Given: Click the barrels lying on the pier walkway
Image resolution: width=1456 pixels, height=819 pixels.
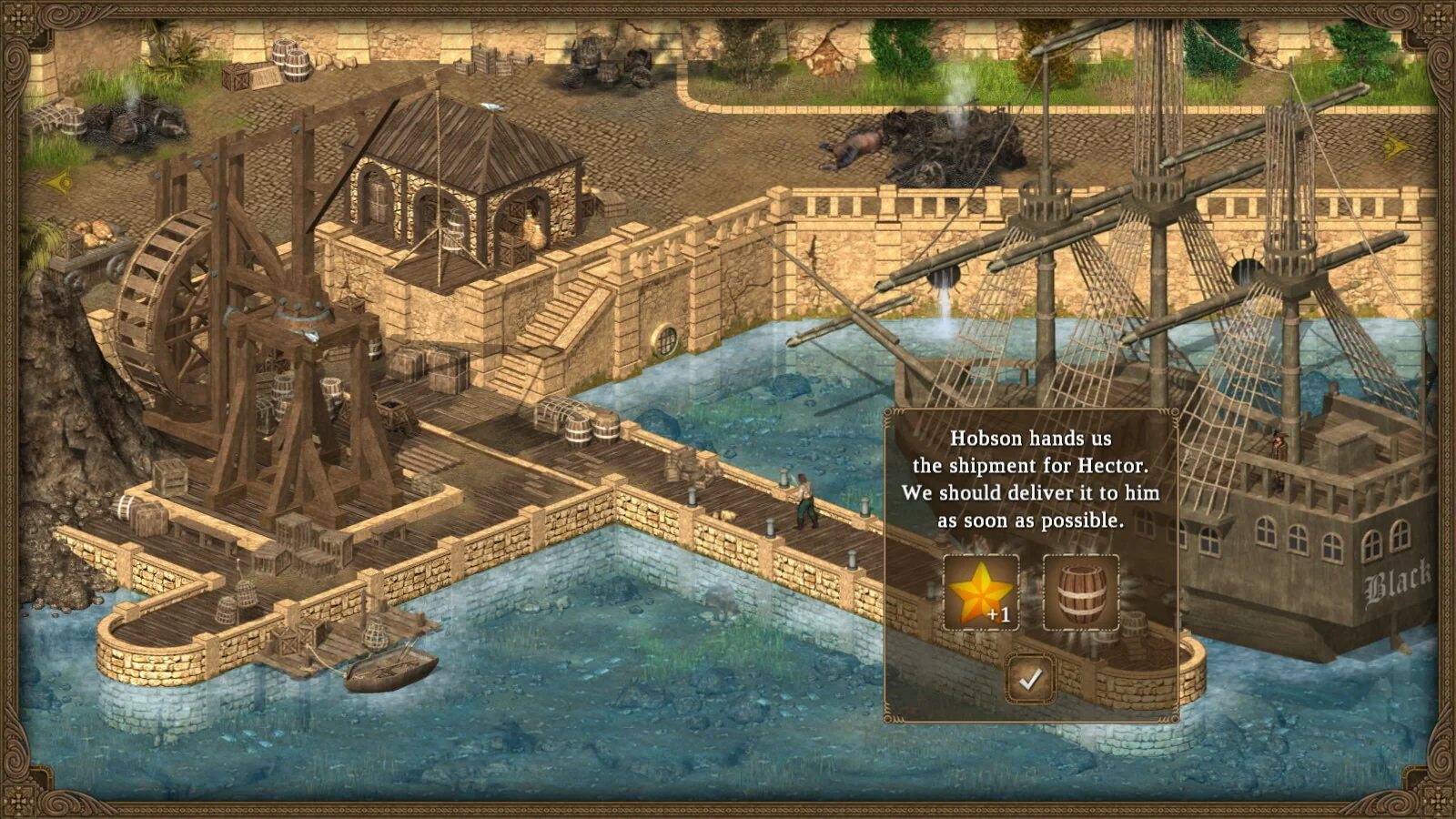Looking at the screenshot, I should pos(590,428).
